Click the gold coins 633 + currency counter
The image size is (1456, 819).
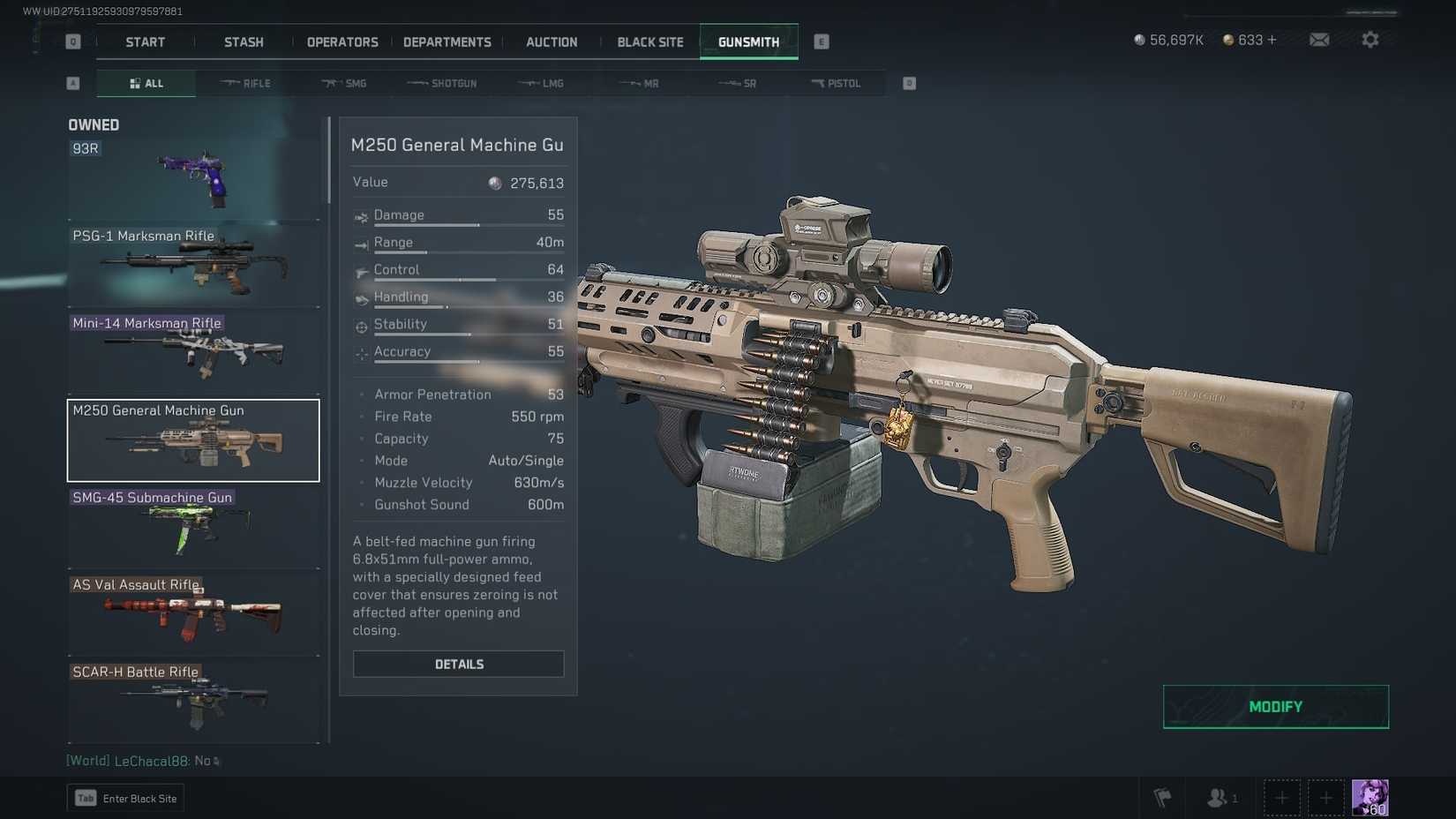tap(1249, 40)
